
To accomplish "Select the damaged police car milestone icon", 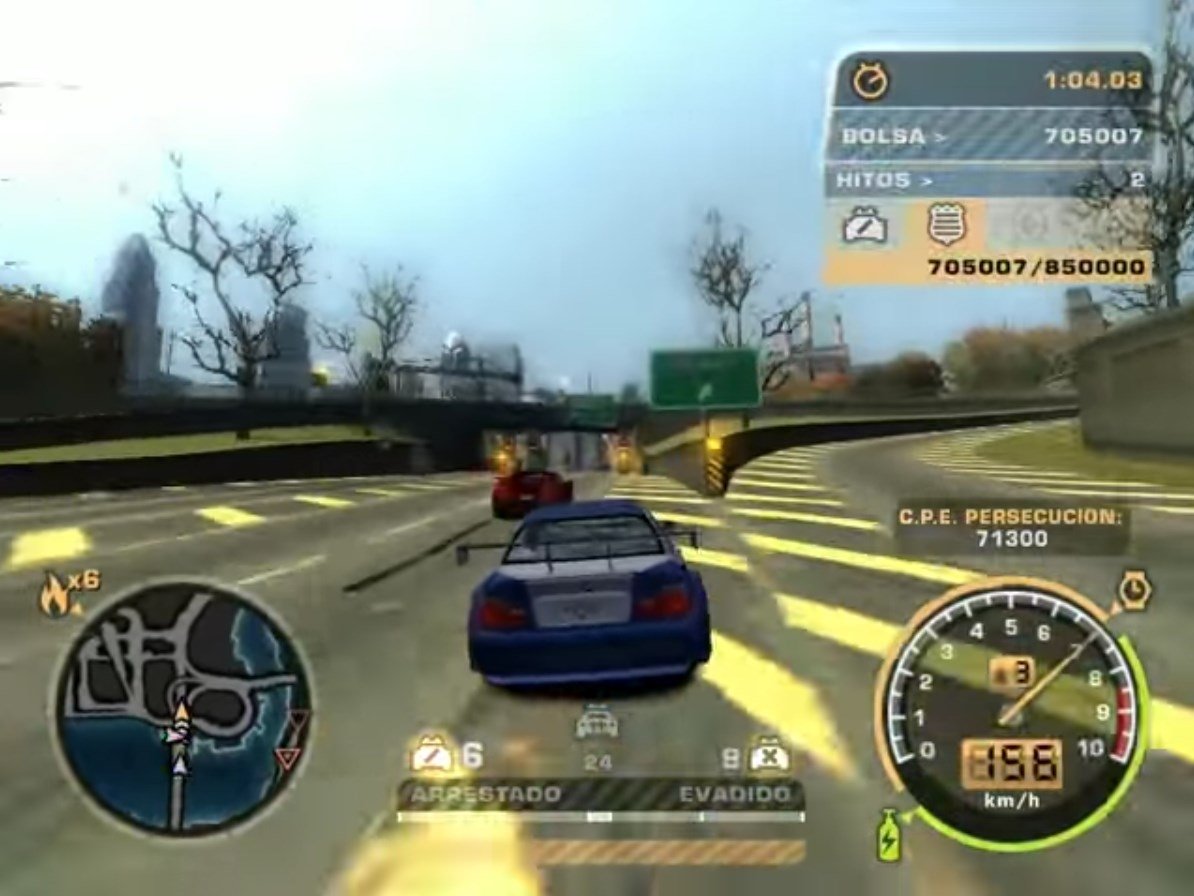I will pos(865,225).
